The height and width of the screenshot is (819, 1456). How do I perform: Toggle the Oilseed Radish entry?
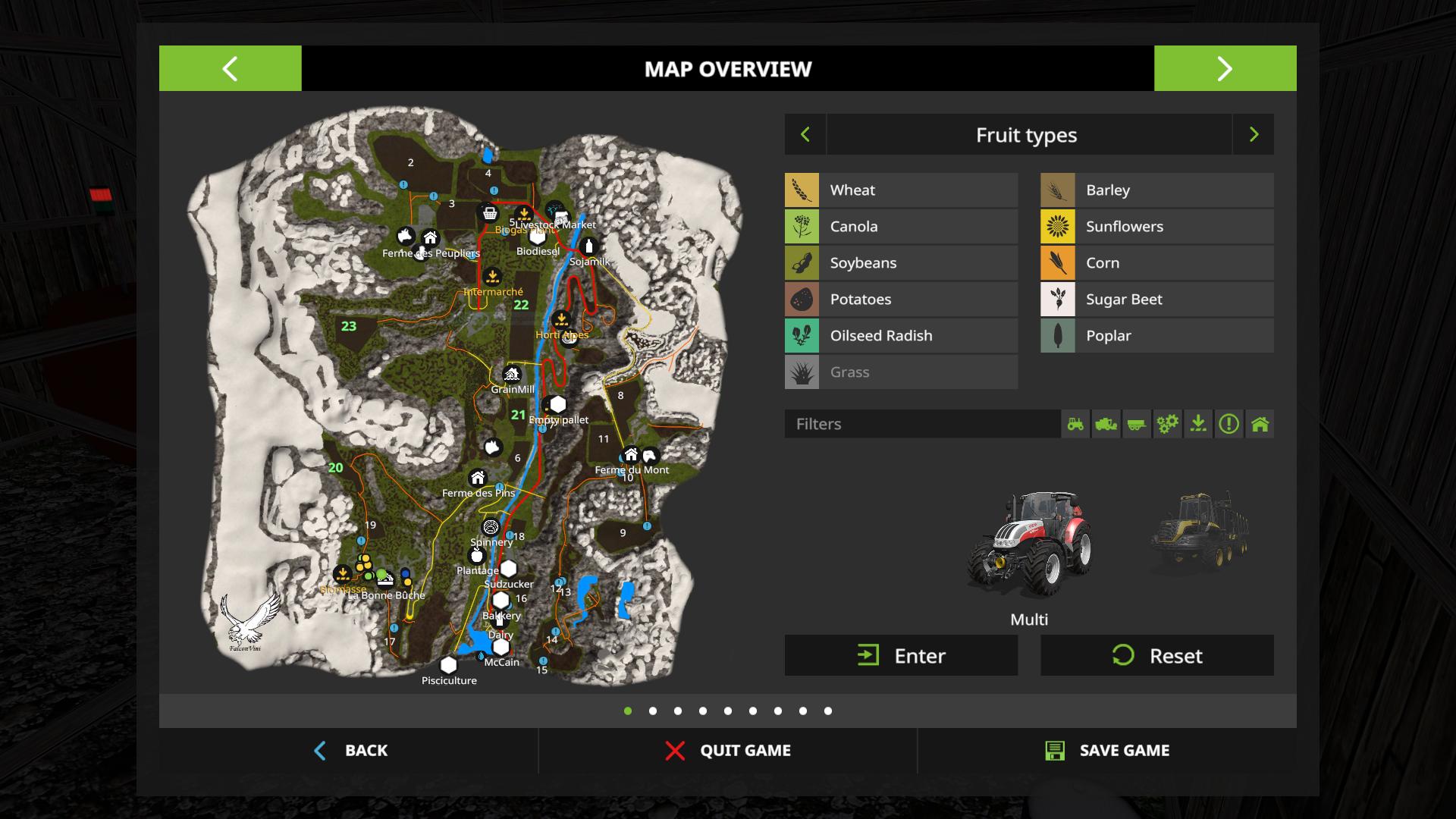click(x=901, y=336)
